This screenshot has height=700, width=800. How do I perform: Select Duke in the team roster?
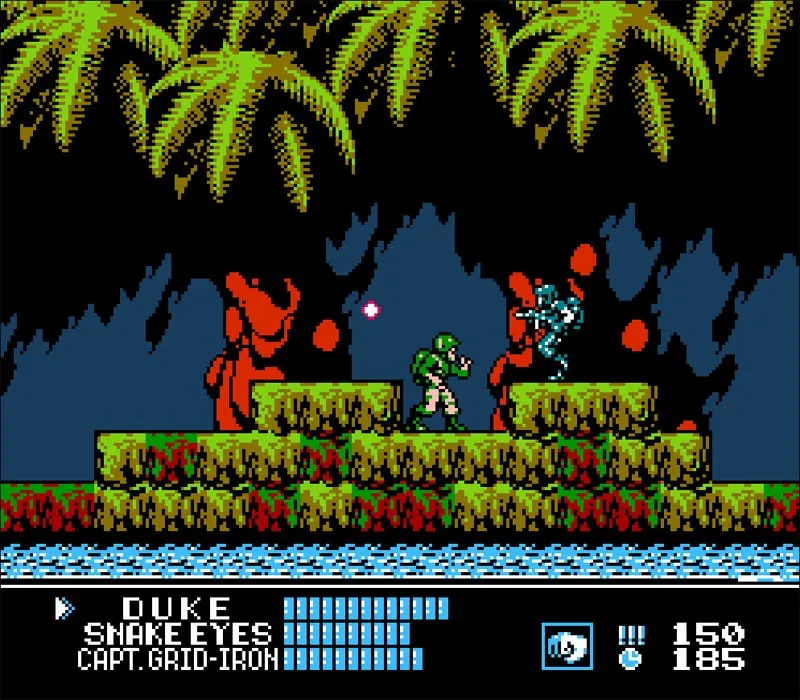[177, 608]
